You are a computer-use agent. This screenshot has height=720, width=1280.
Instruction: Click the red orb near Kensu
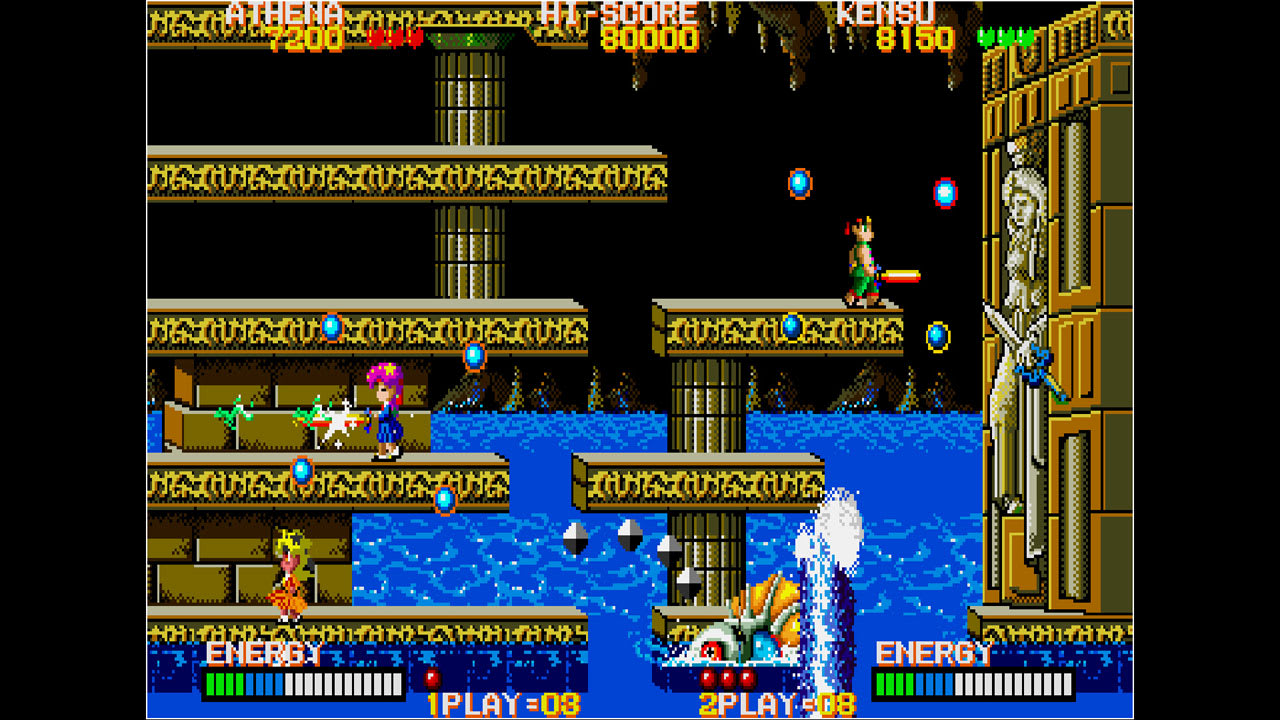(941, 194)
